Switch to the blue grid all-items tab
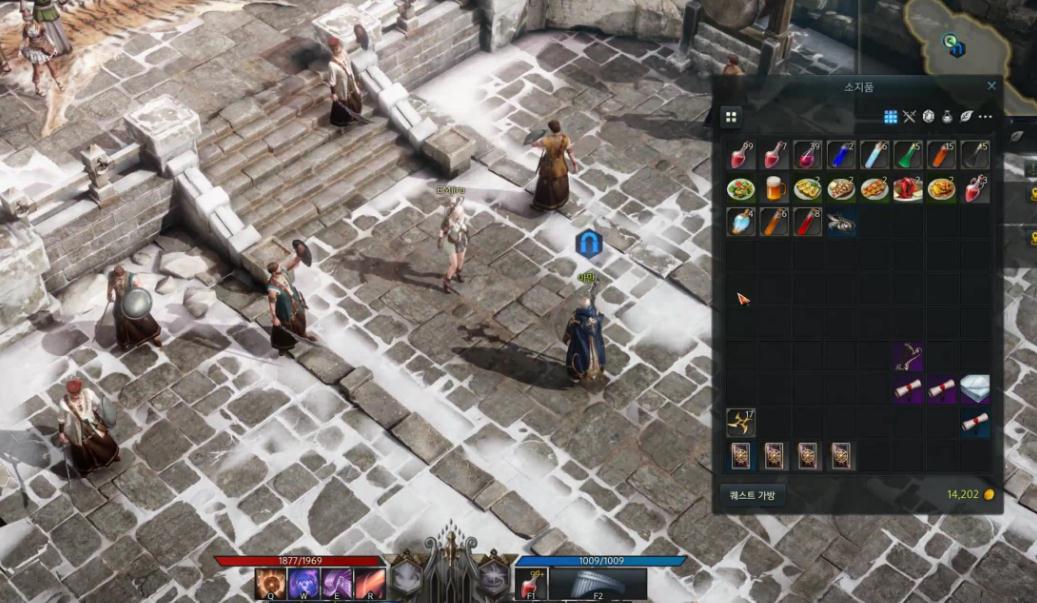Screen dimensions: 1037x603 click(890, 117)
